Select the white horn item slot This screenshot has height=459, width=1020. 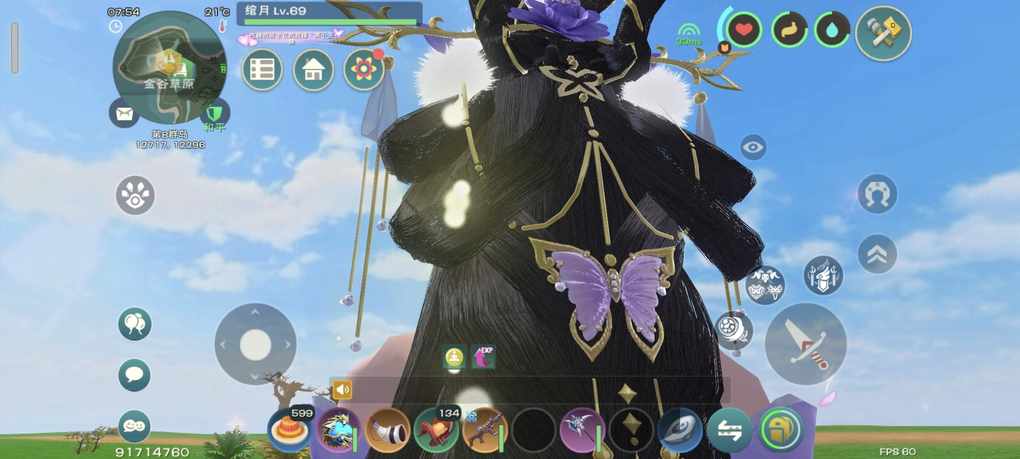387,430
